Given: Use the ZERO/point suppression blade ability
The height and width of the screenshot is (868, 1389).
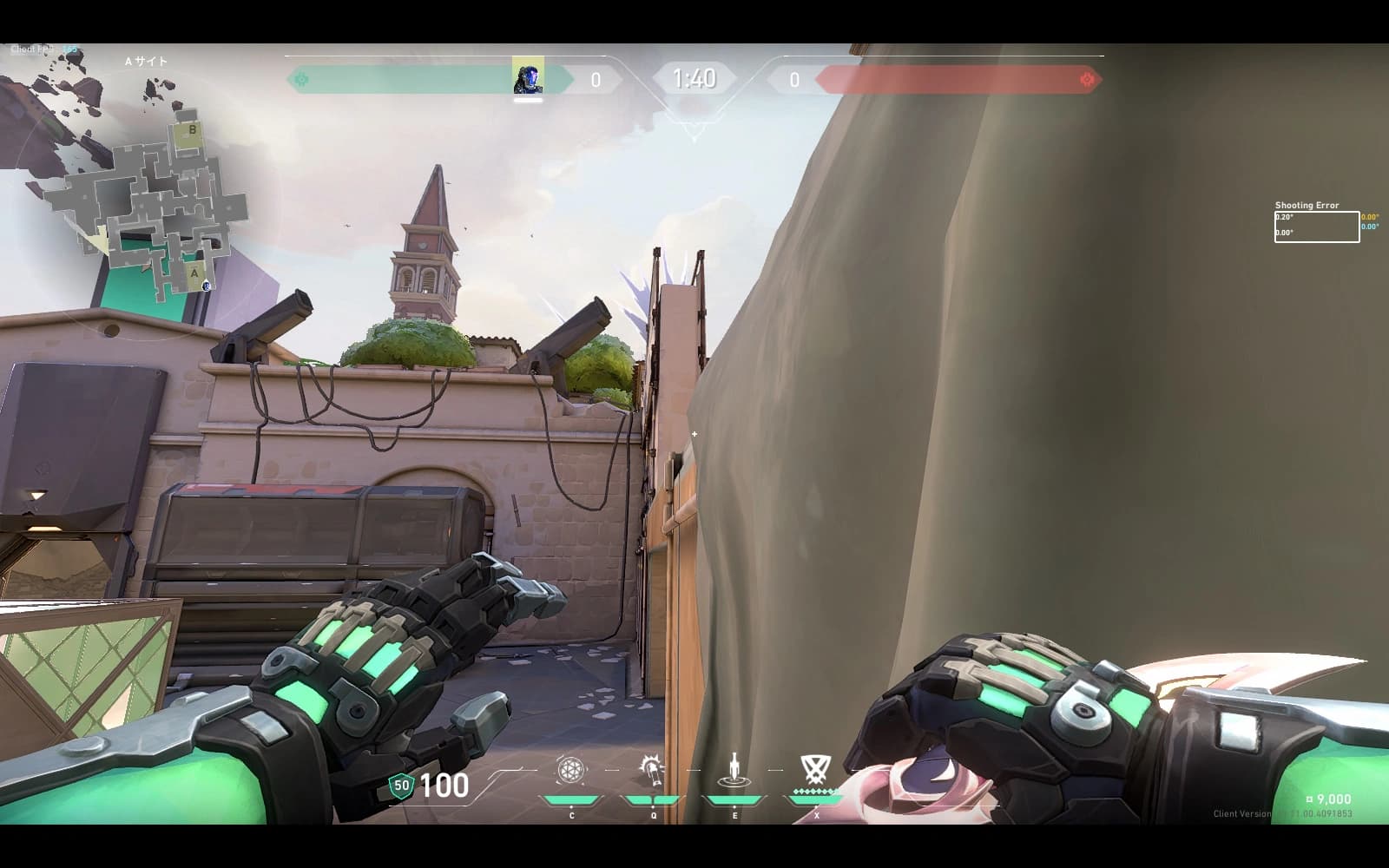Looking at the screenshot, I should 734,771.
